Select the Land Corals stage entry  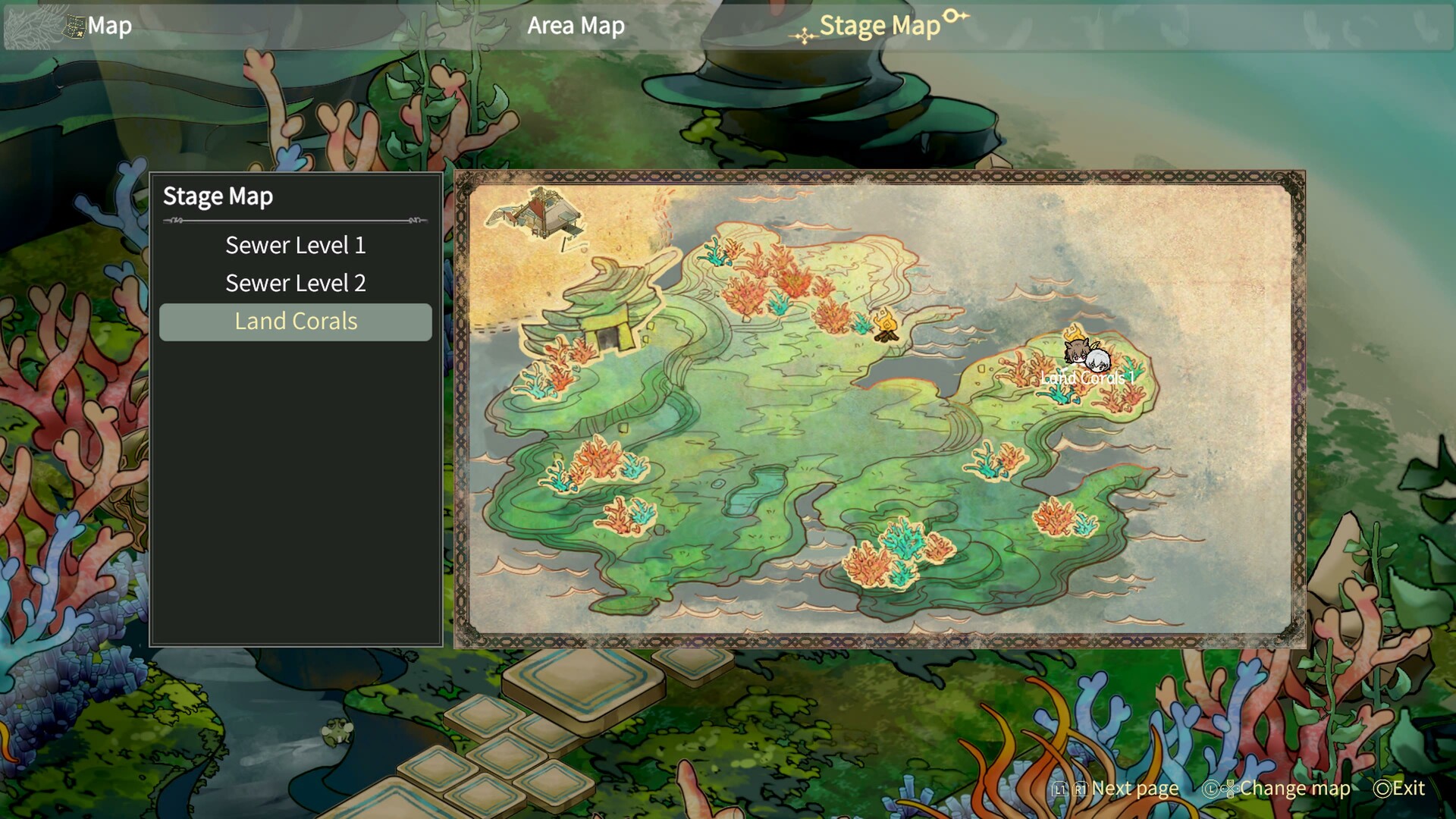(x=295, y=322)
